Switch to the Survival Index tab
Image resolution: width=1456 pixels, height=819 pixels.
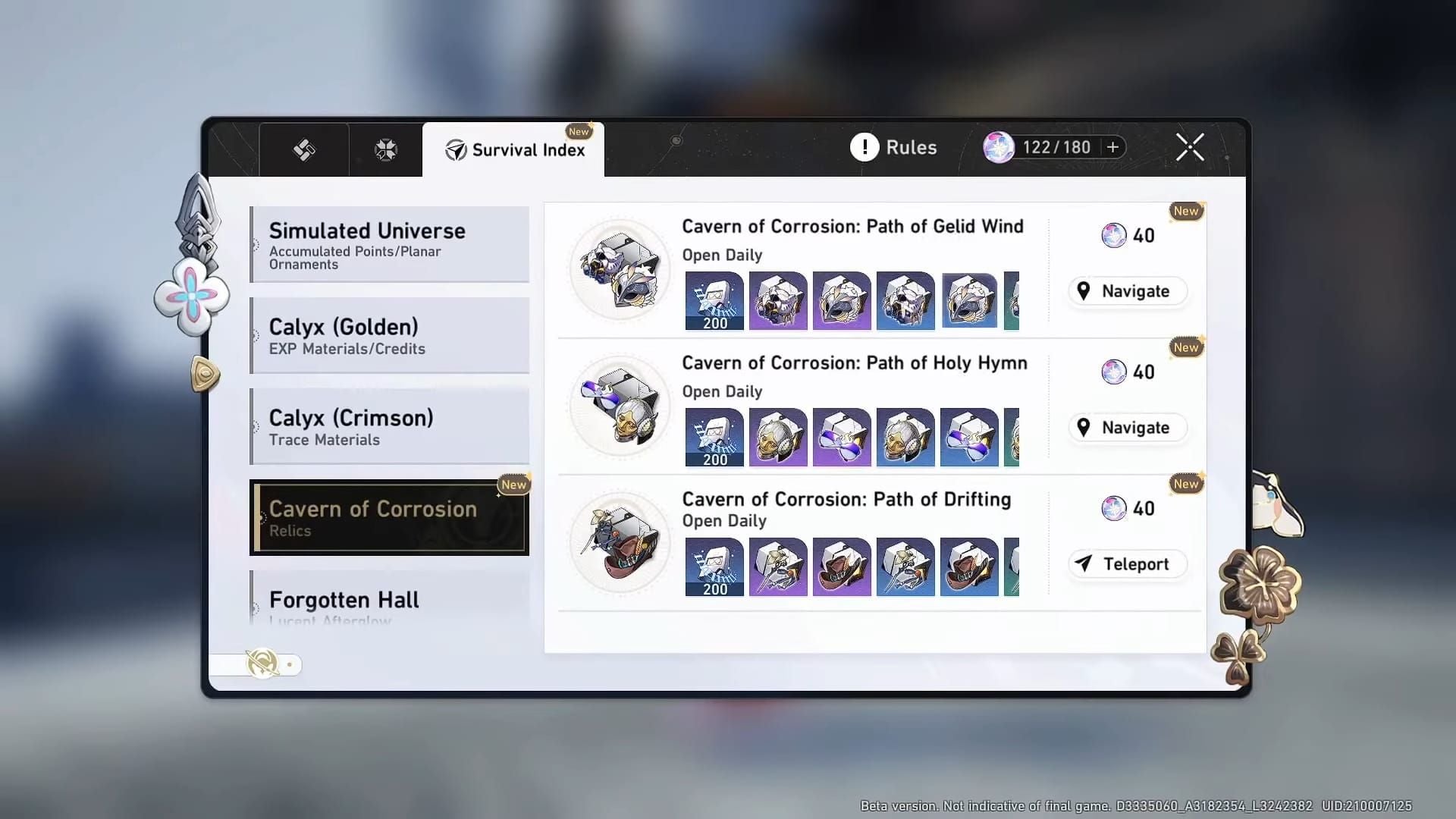514,150
